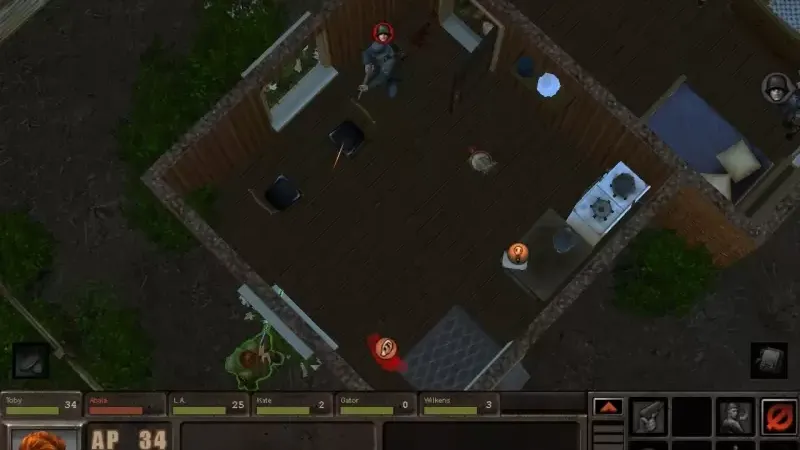Click the red up-arrow button
The image size is (800, 450).
[608, 407]
